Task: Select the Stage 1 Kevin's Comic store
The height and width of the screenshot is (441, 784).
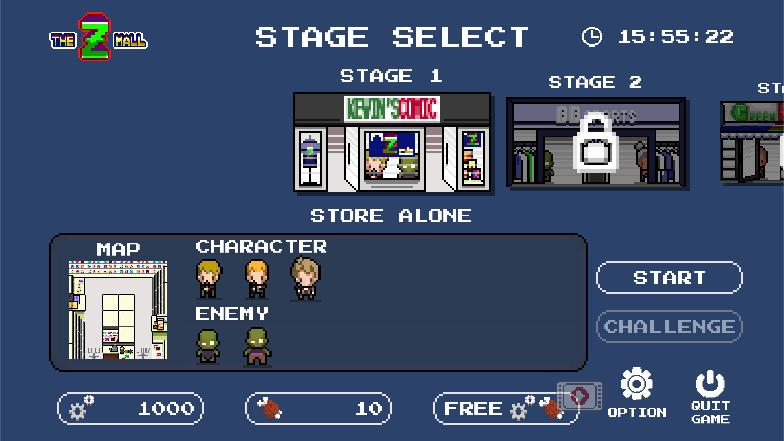Action: pos(392,141)
